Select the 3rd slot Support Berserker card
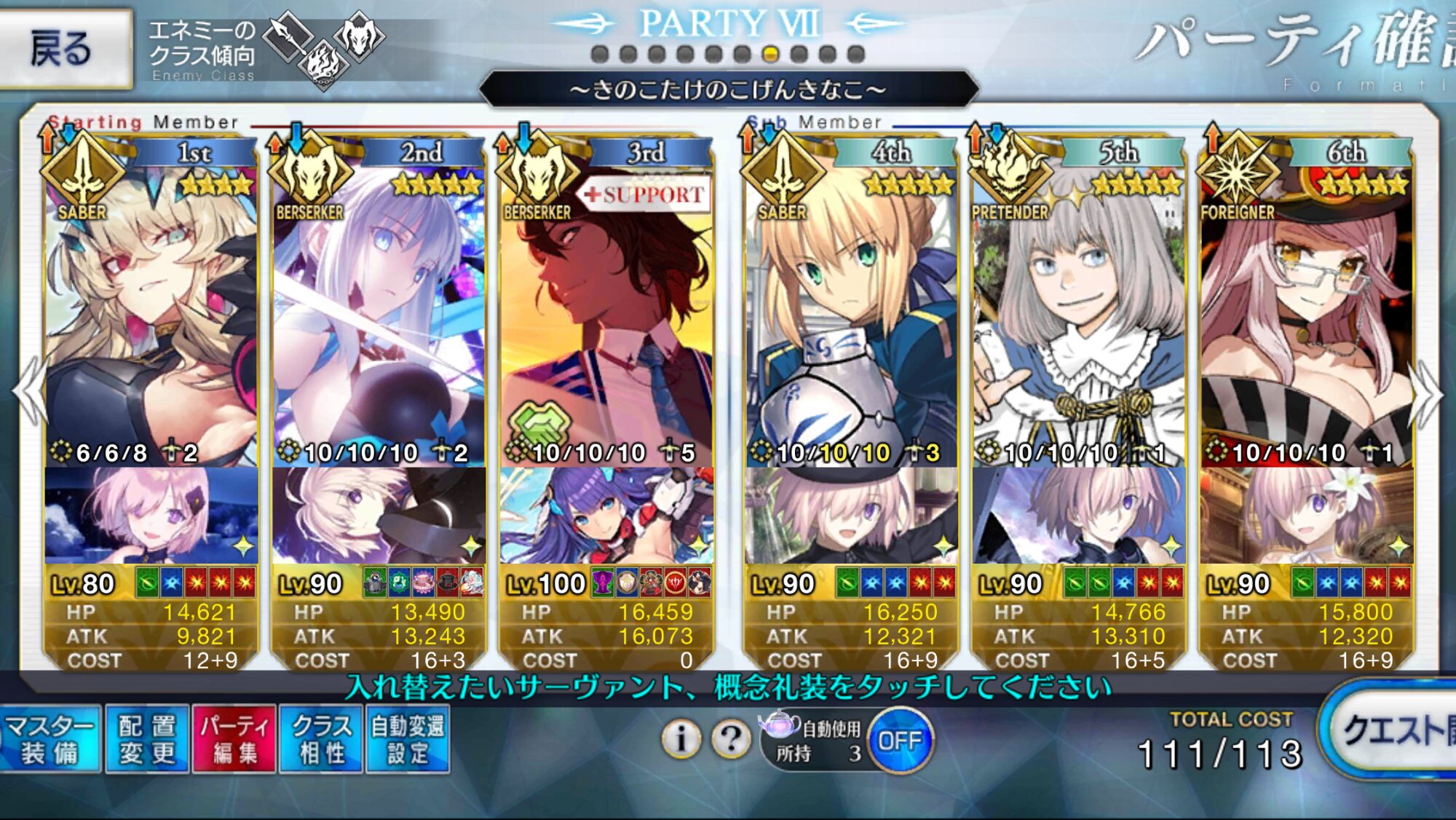Image resolution: width=1456 pixels, height=820 pixels. (x=606, y=313)
